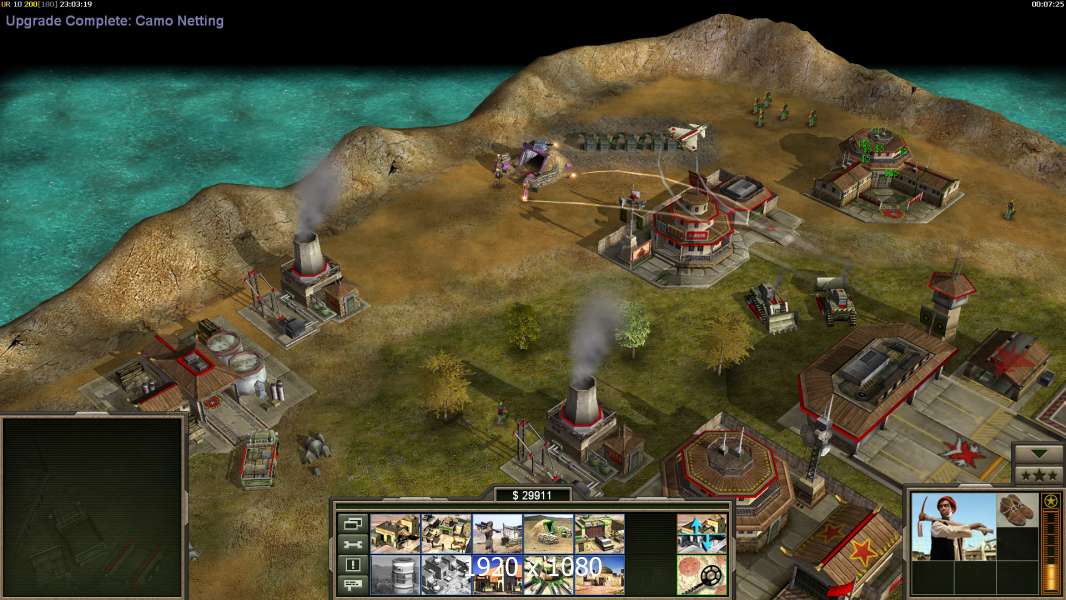Click the minimap radar panel
Image resolution: width=1066 pixels, height=600 pixels.
(x=93, y=507)
